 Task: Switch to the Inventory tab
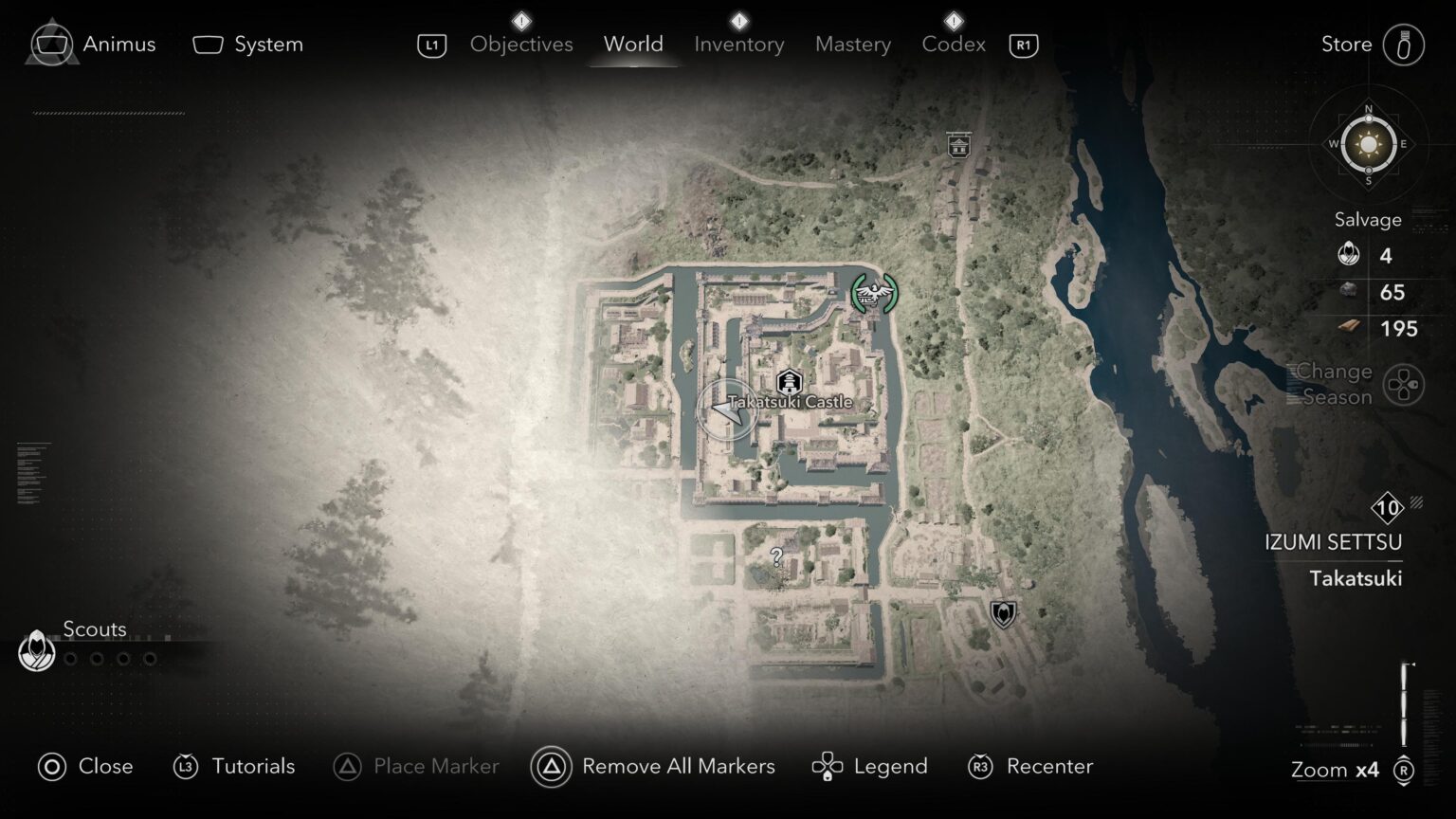pos(738,44)
